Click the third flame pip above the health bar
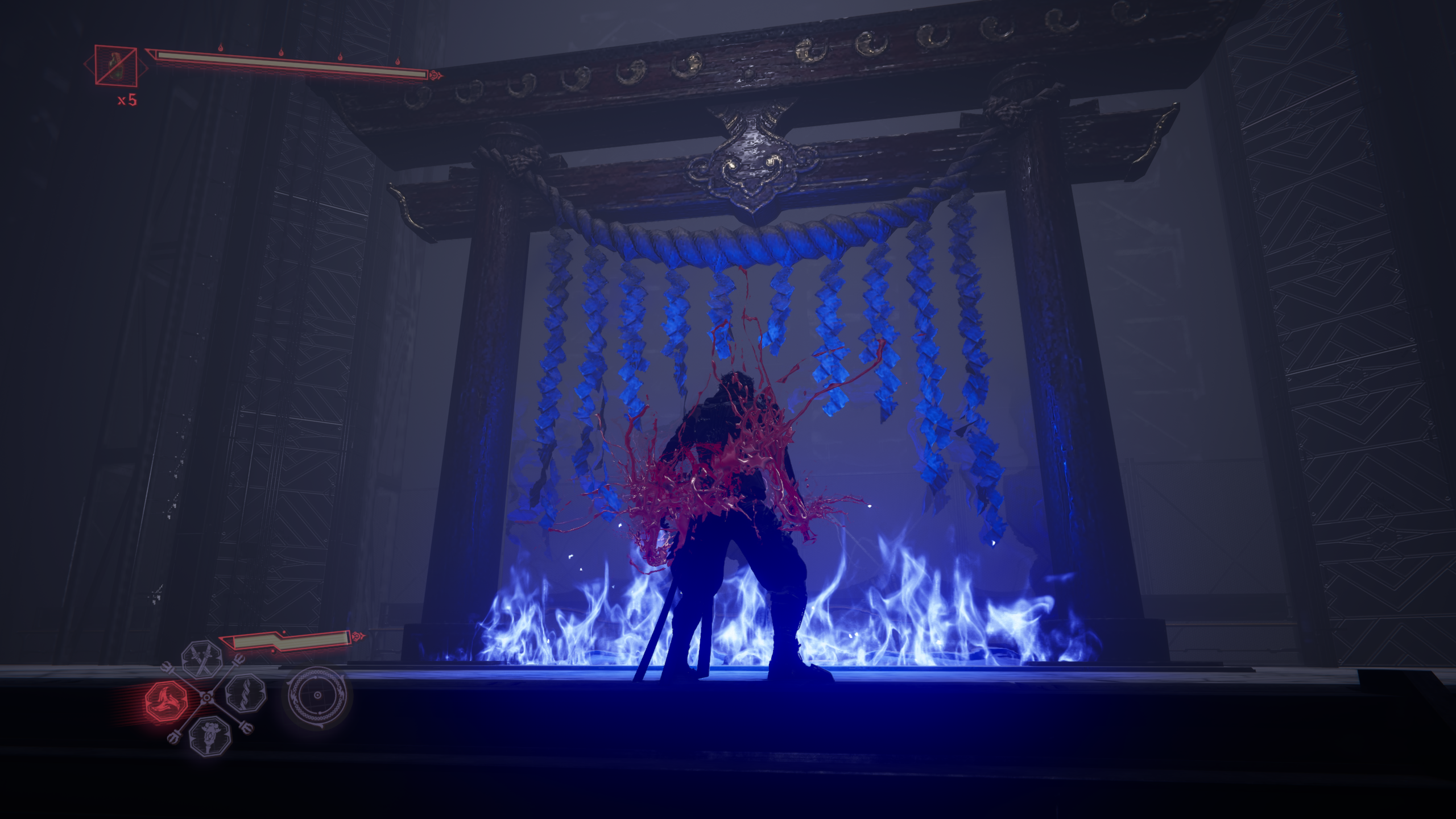Image resolution: width=1456 pixels, height=819 pixels. click(x=341, y=59)
